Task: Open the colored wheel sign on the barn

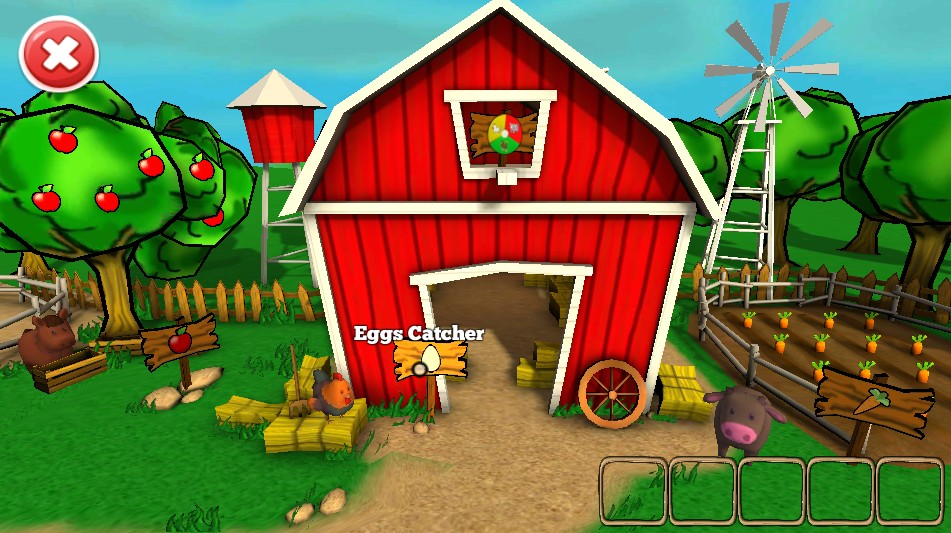Action: 504,133
